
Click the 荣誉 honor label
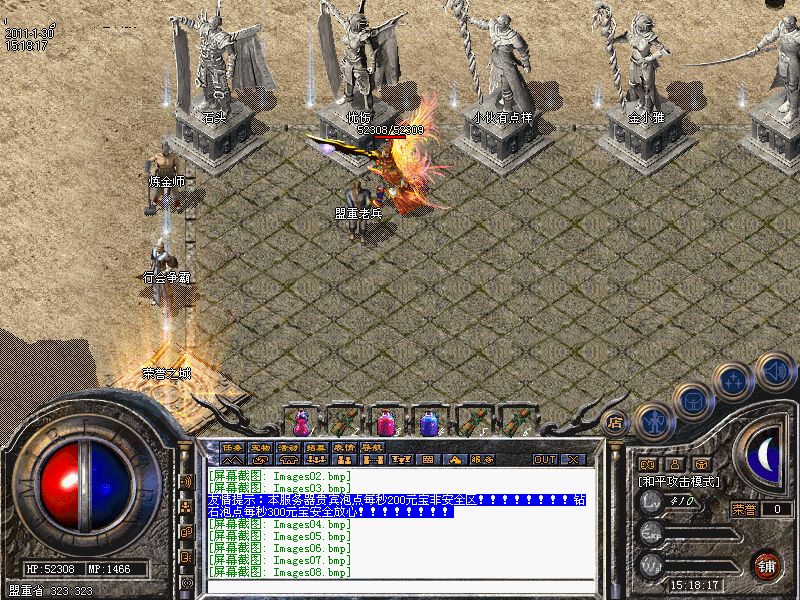click(744, 509)
